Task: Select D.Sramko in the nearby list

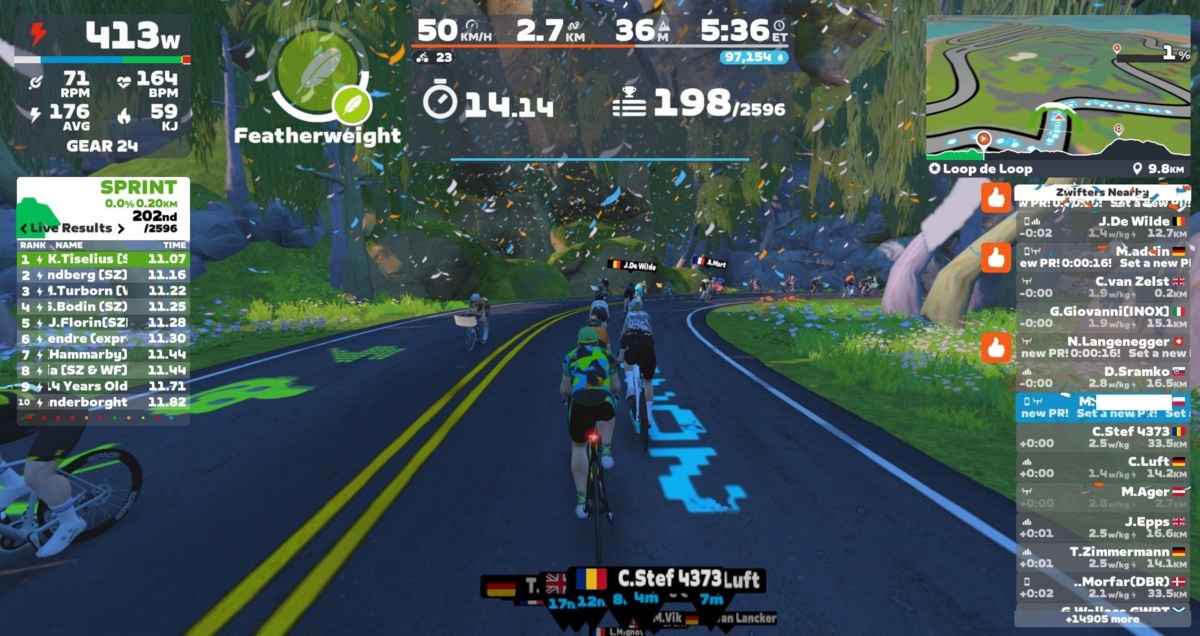Action: click(x=1102, y=377)
